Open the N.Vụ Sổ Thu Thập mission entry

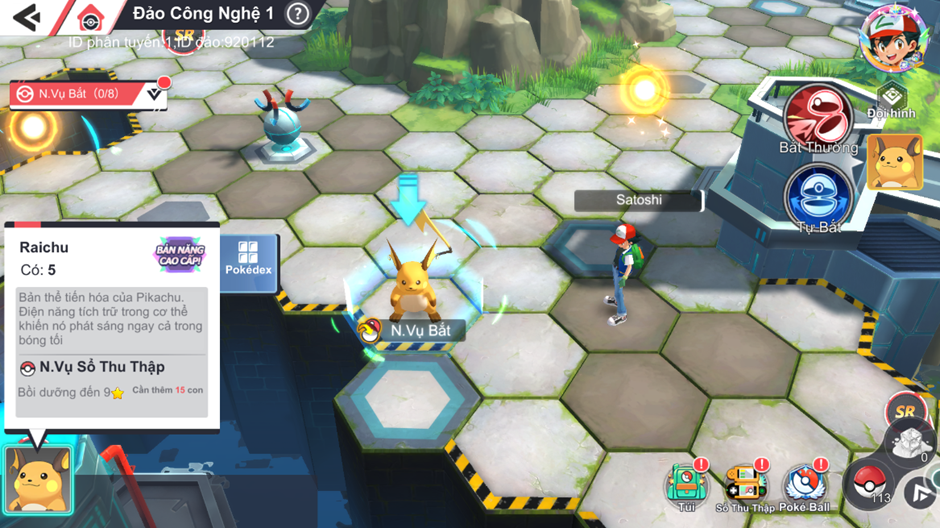pyautogui.click(x=93, y=368)
